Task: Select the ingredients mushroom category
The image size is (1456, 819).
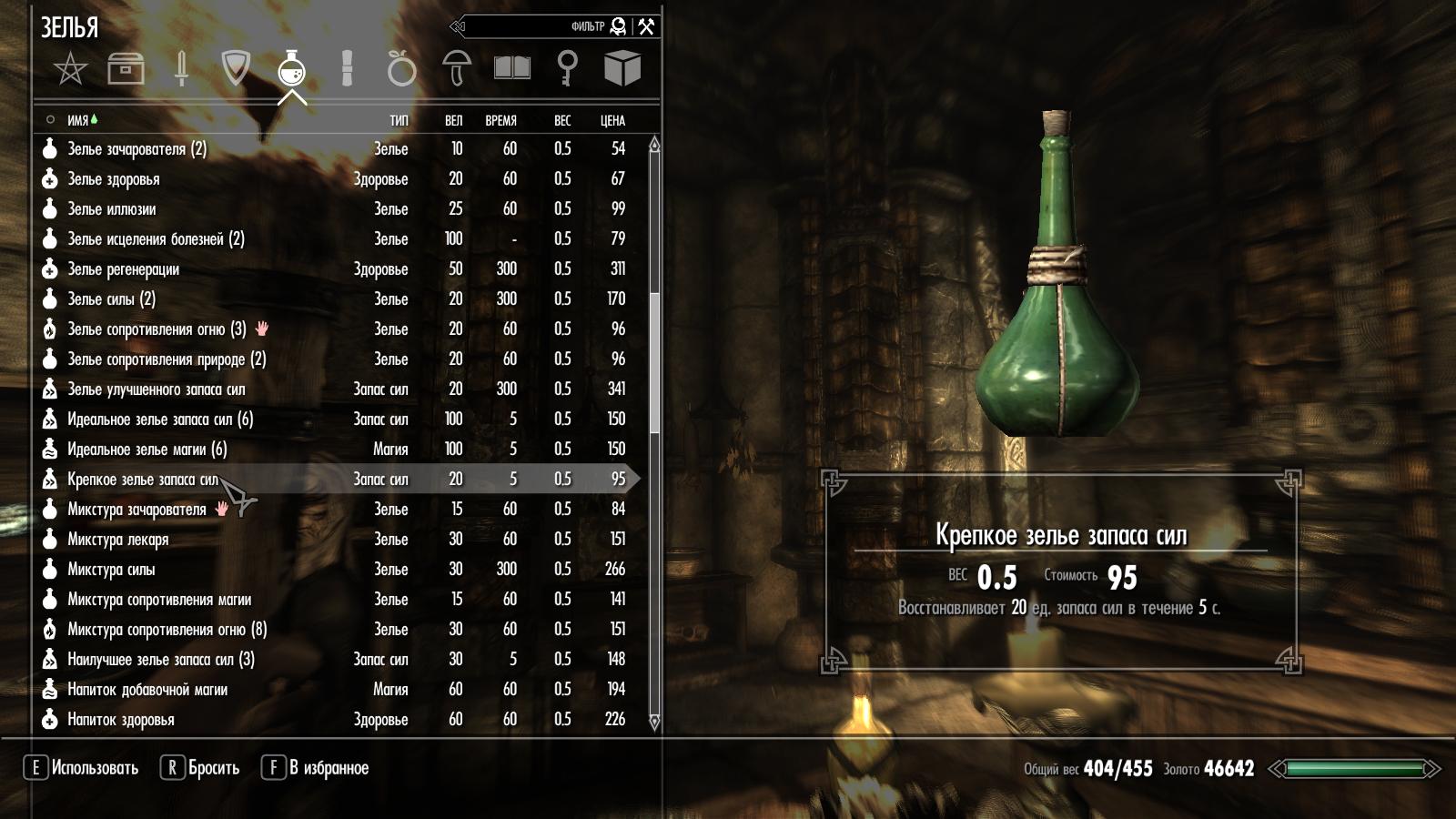Action: click(457, 68)
